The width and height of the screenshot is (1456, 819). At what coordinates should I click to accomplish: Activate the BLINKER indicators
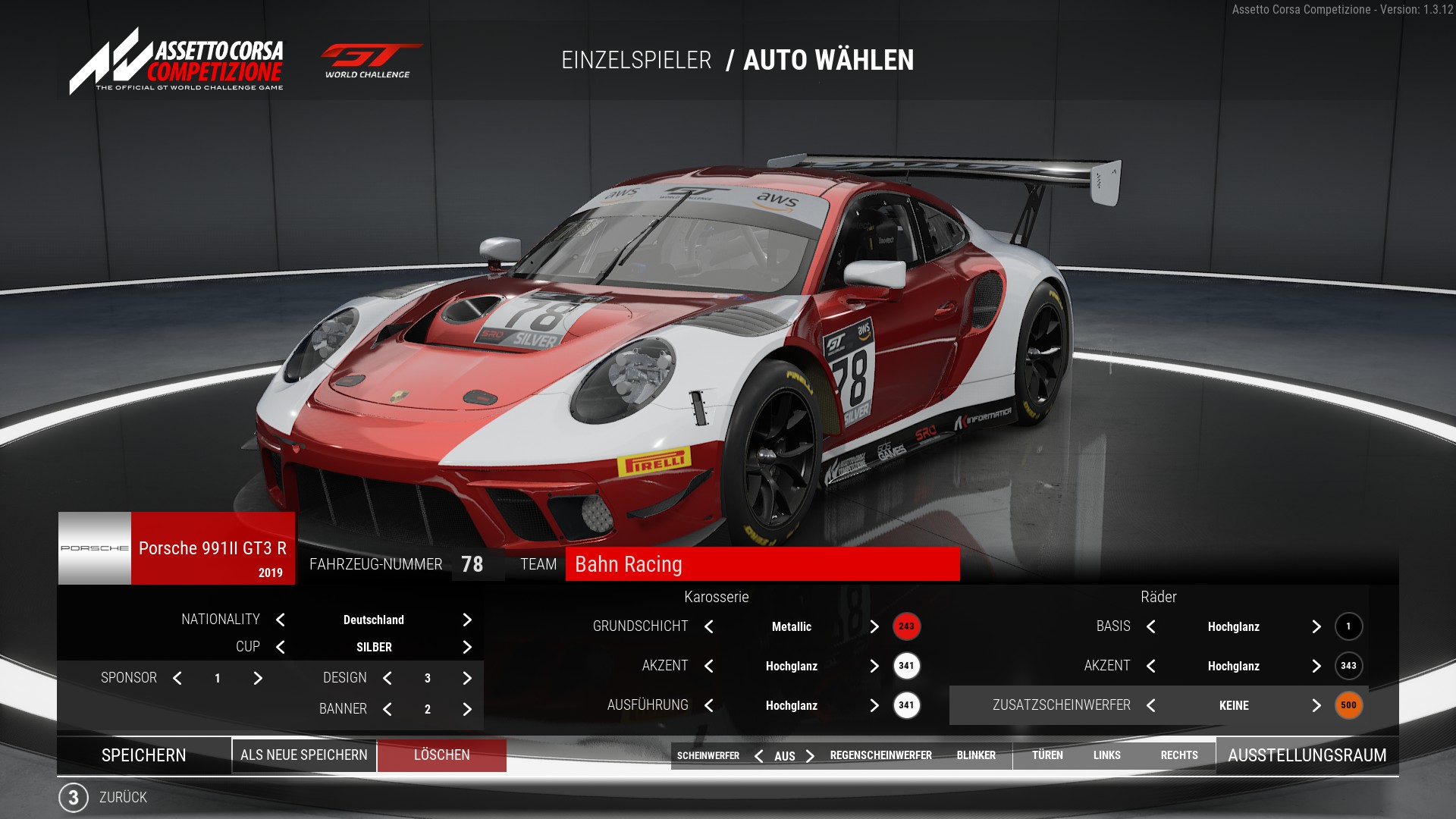(976, 755)
